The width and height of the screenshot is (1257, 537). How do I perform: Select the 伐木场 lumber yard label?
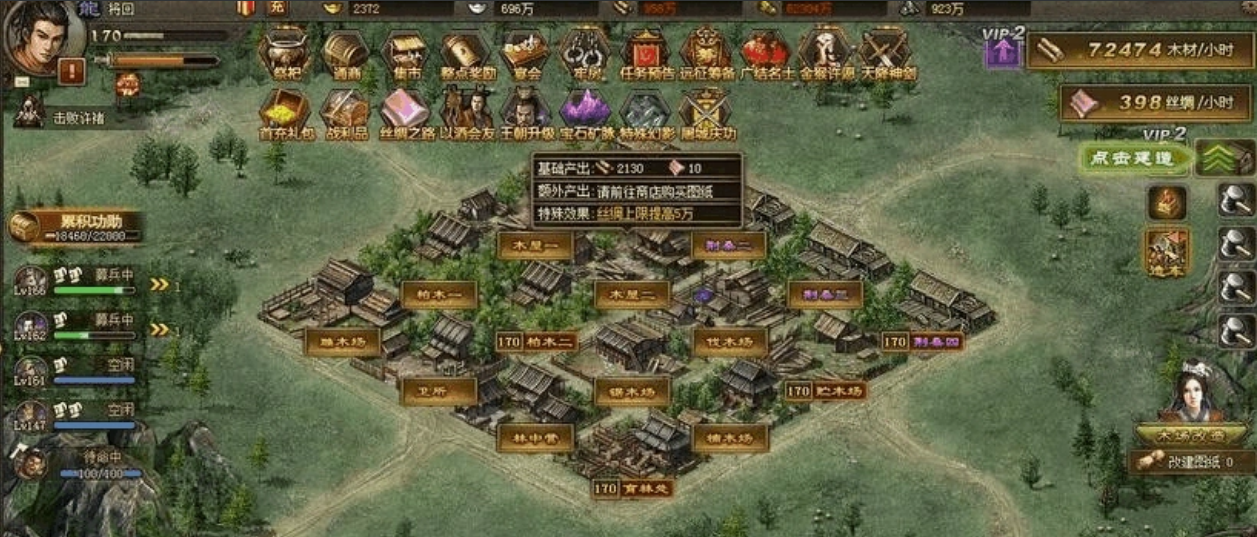[730, 342]
